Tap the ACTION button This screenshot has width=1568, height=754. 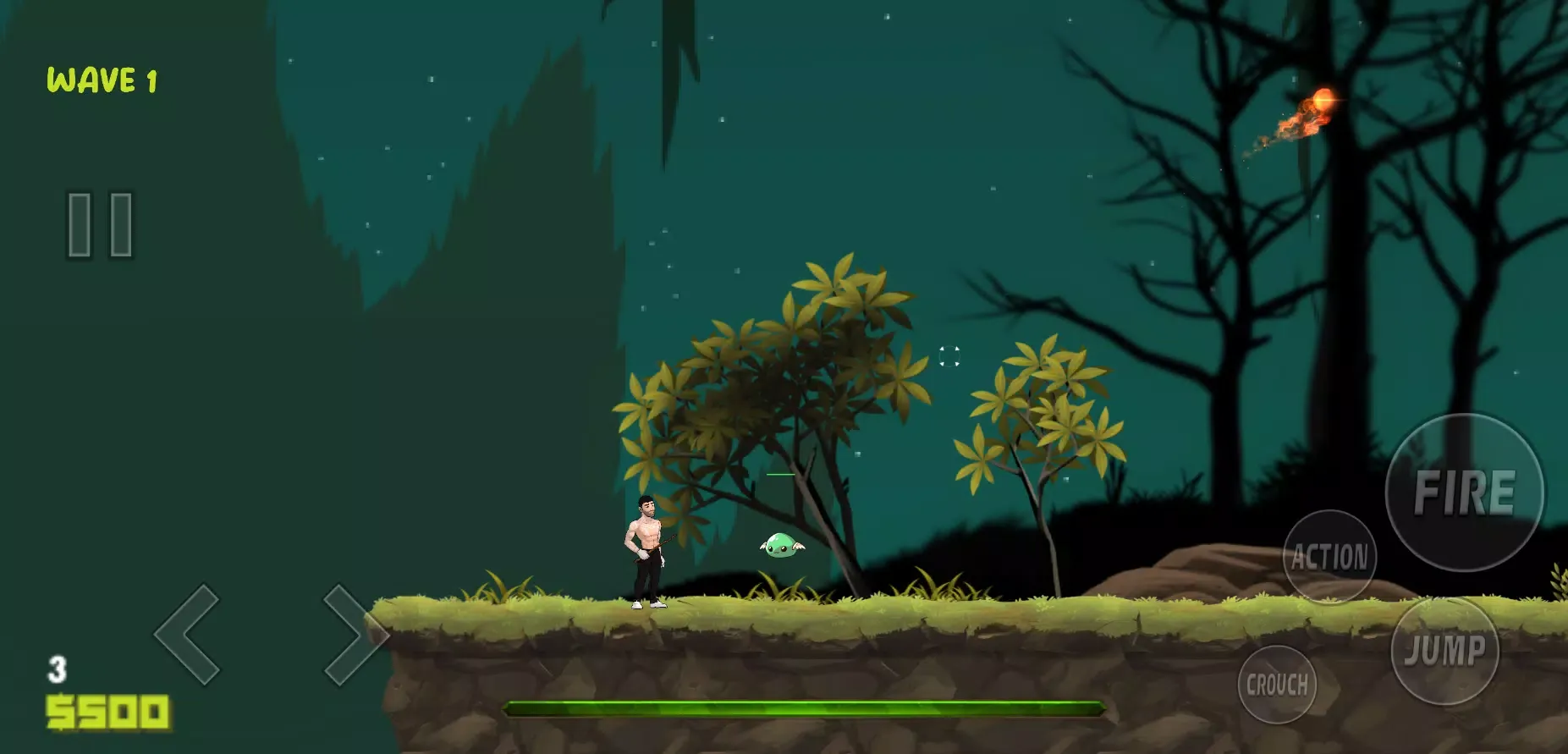1329,557
